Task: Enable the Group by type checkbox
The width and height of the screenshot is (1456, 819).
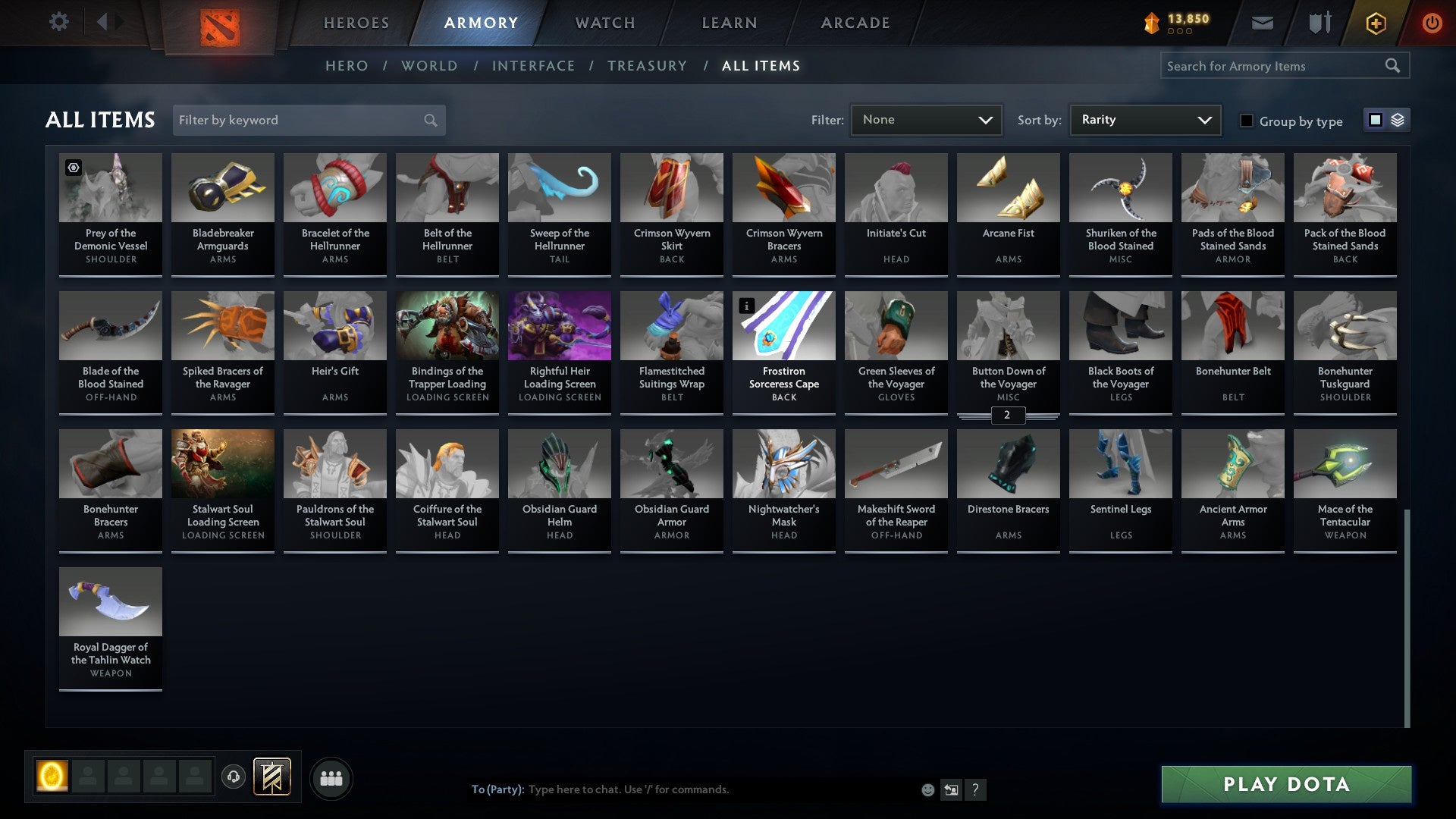Action: (1247, 120)
